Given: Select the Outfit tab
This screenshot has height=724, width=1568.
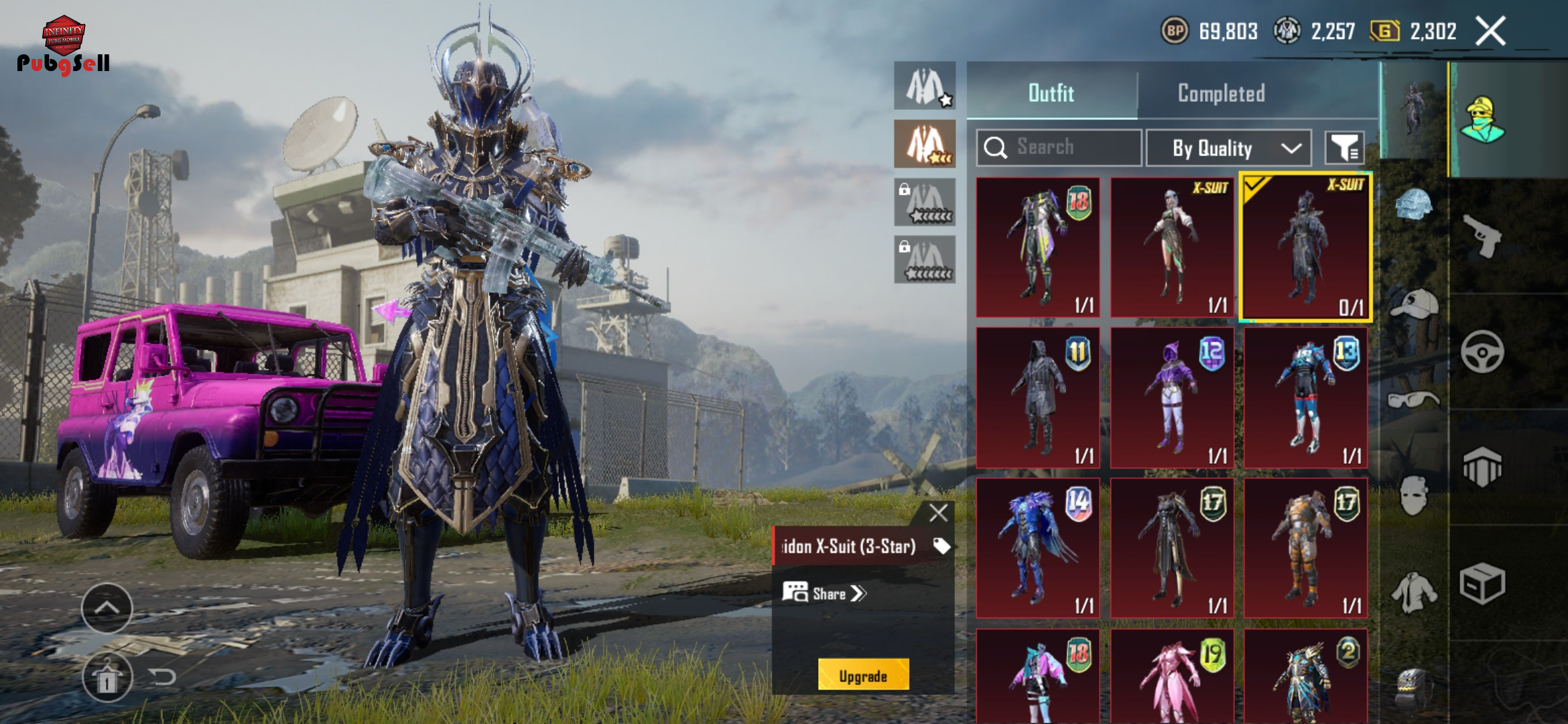Looking at the screenshot, I should pos(1051,93).
